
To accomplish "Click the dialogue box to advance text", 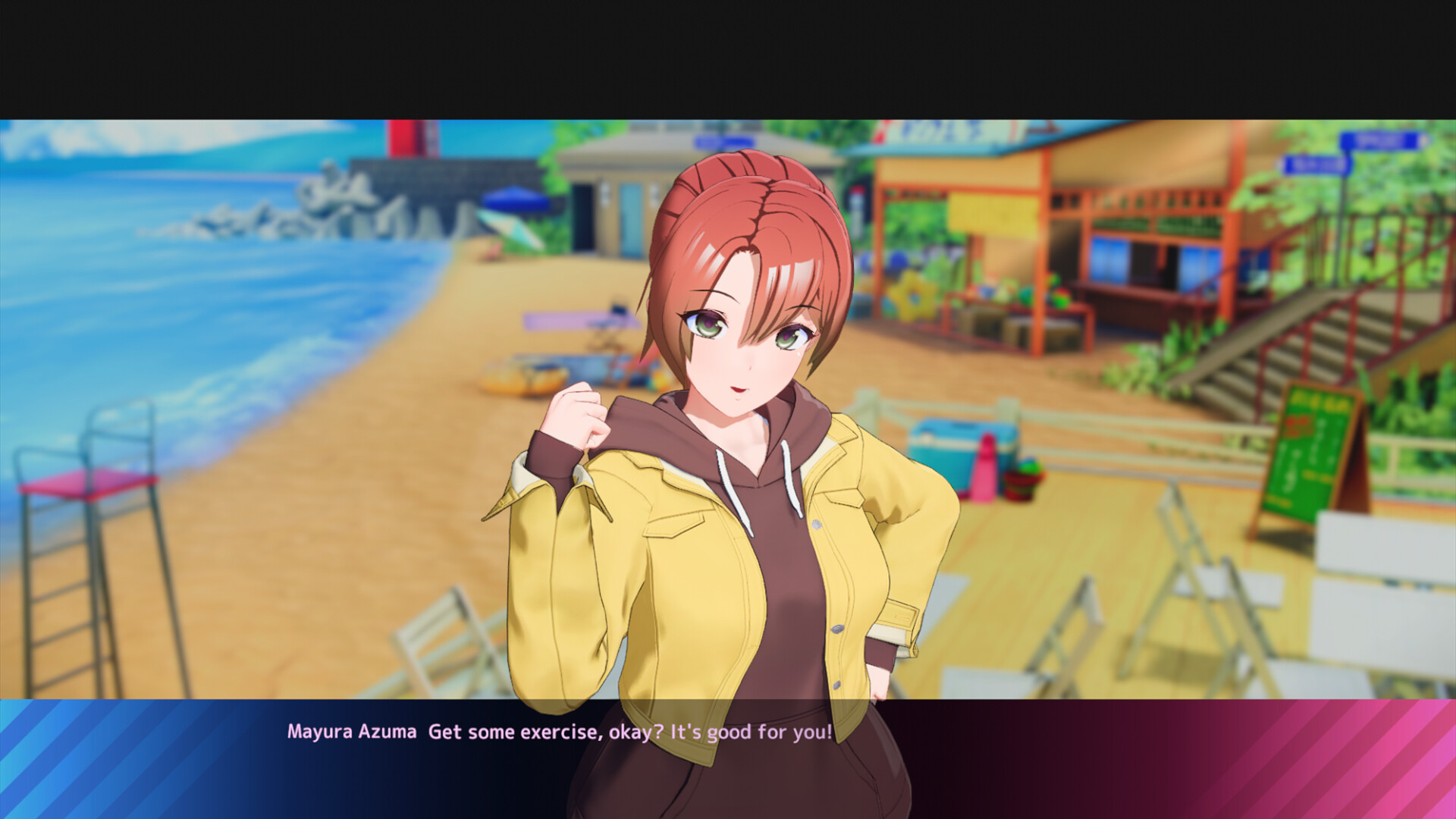I will [728, 751].
